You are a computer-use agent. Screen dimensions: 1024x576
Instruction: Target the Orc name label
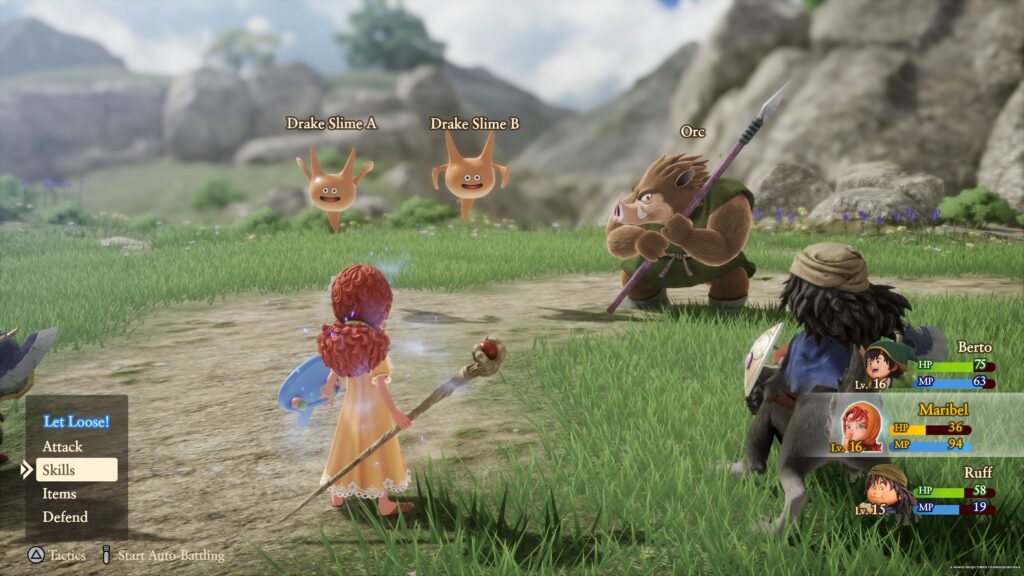click(x=692, y=131)
